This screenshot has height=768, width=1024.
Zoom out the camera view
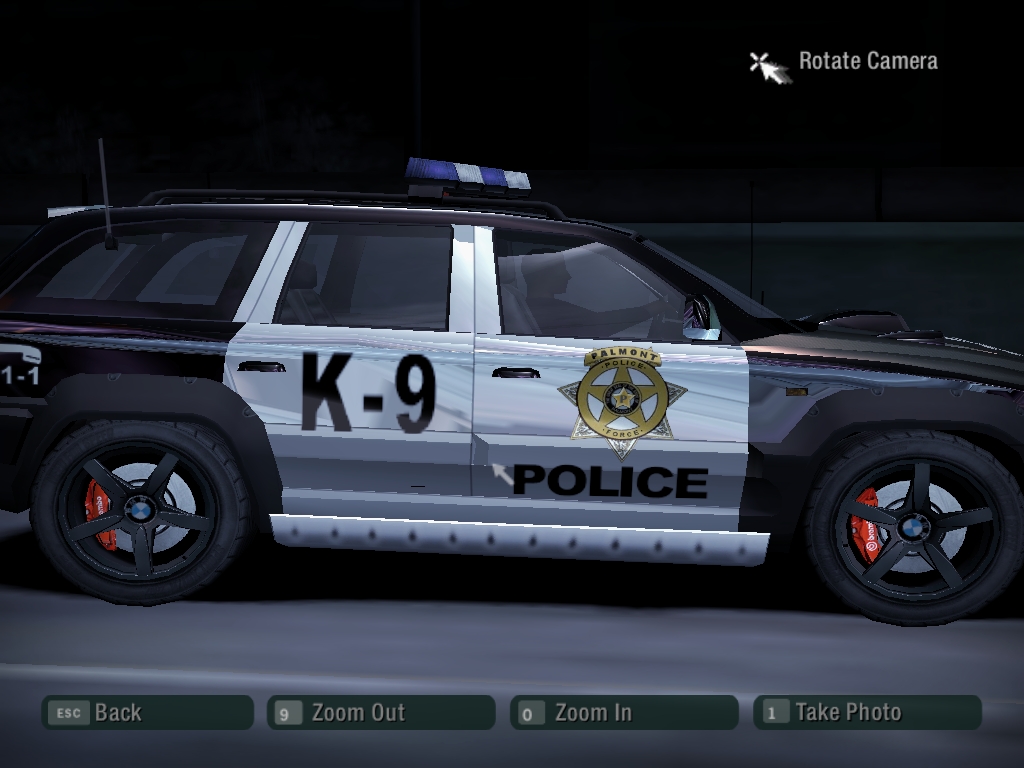pos(381,713)
